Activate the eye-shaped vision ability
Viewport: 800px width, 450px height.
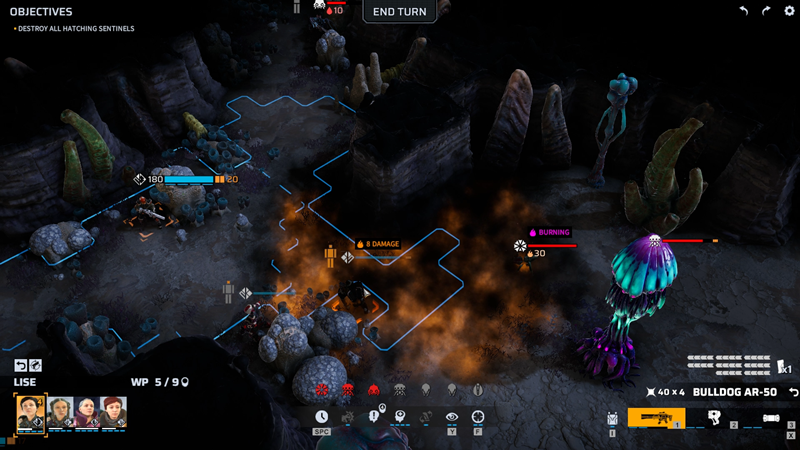click(x=452, y=417)
